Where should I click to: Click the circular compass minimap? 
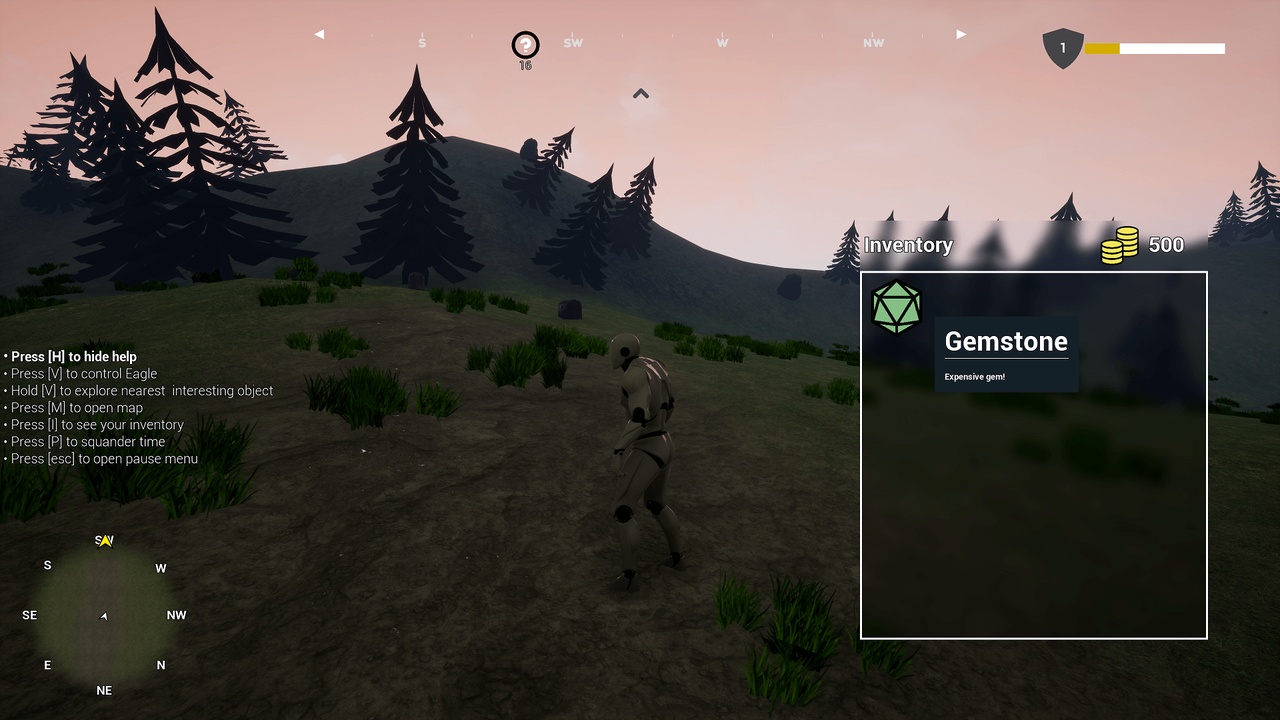click(x=104, y=615)
